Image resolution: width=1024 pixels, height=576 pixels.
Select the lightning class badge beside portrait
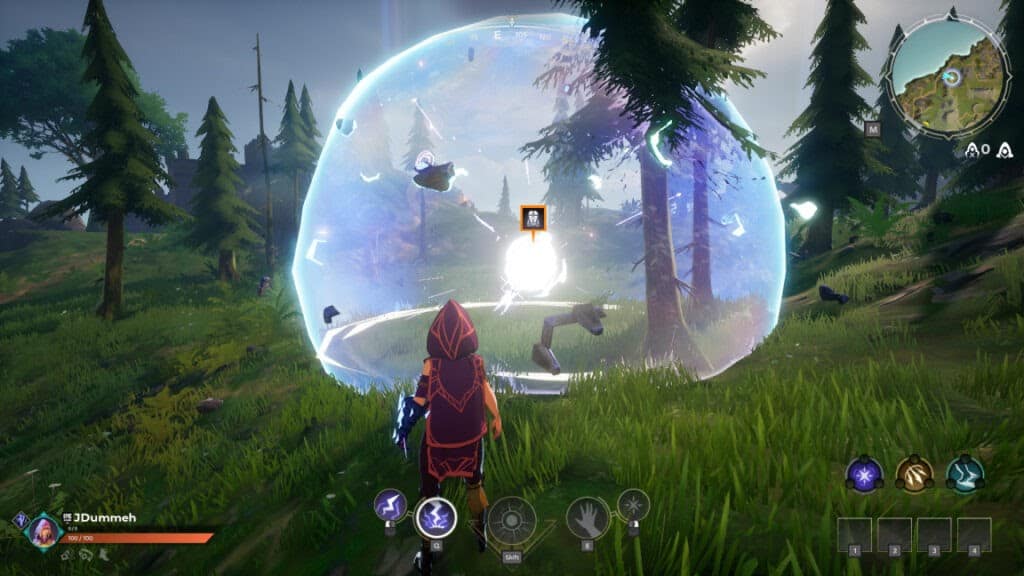click(20, 519)
